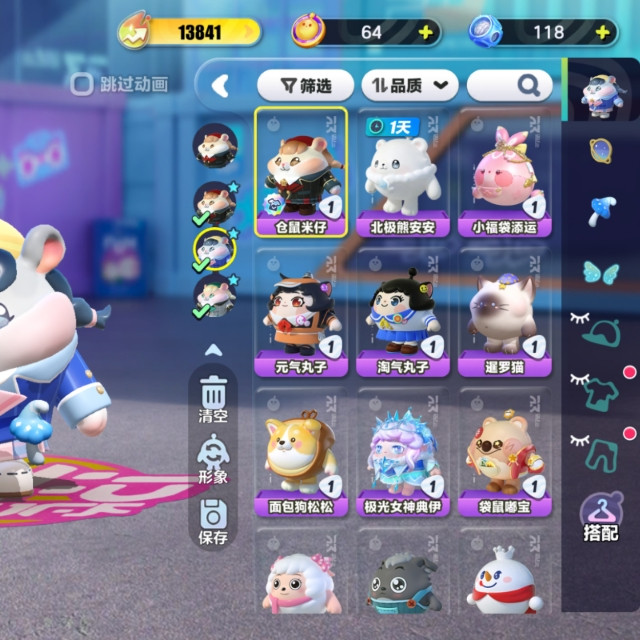Open the 搭配 outfit matching tab
The width and height of the screenshot is (640, 640).
click(x=601, y=519)
